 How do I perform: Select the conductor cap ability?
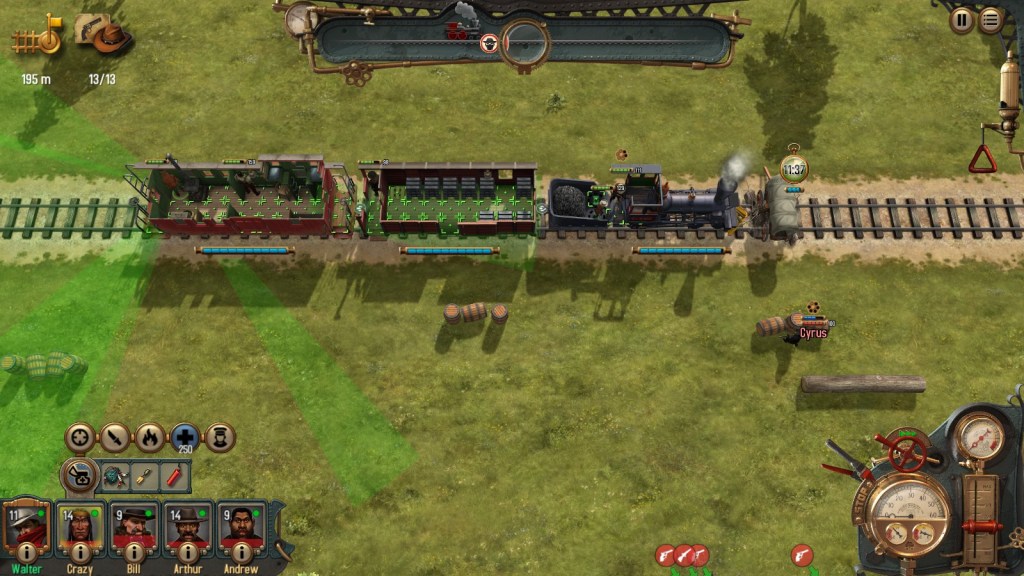coord(220,437)
